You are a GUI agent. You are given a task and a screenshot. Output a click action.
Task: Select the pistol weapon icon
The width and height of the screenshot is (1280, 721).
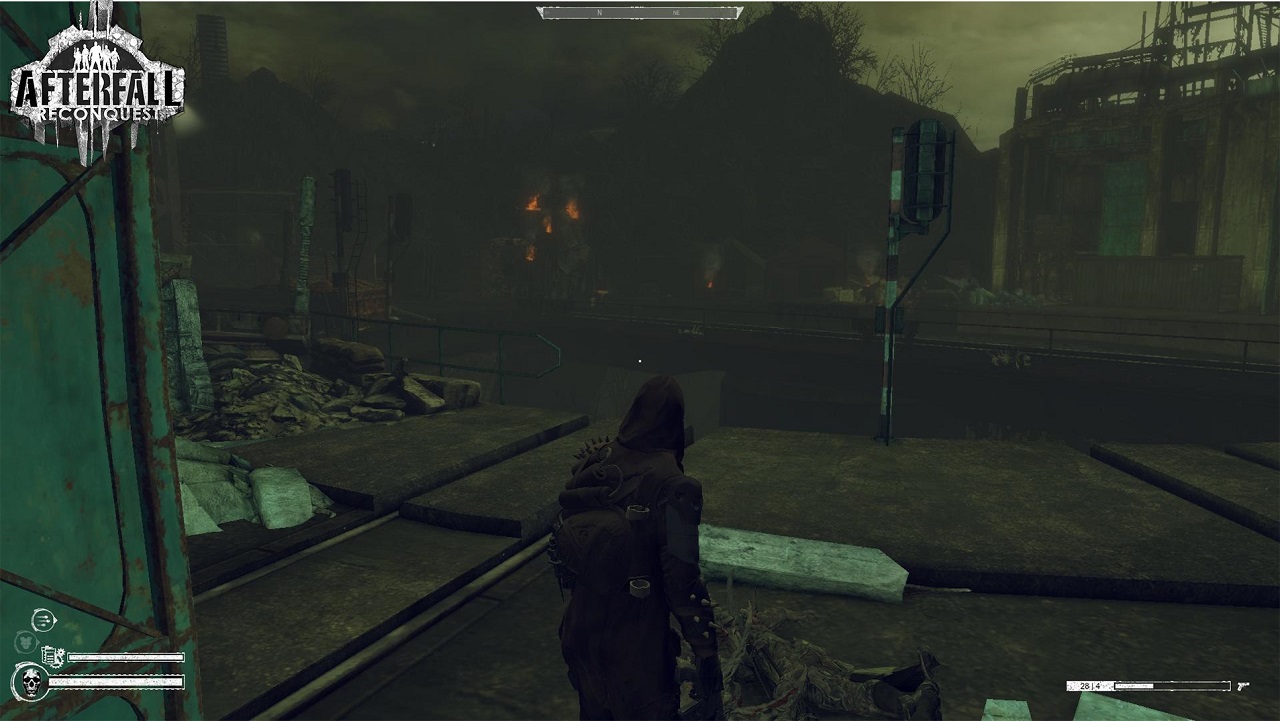tap(1244, 686)
